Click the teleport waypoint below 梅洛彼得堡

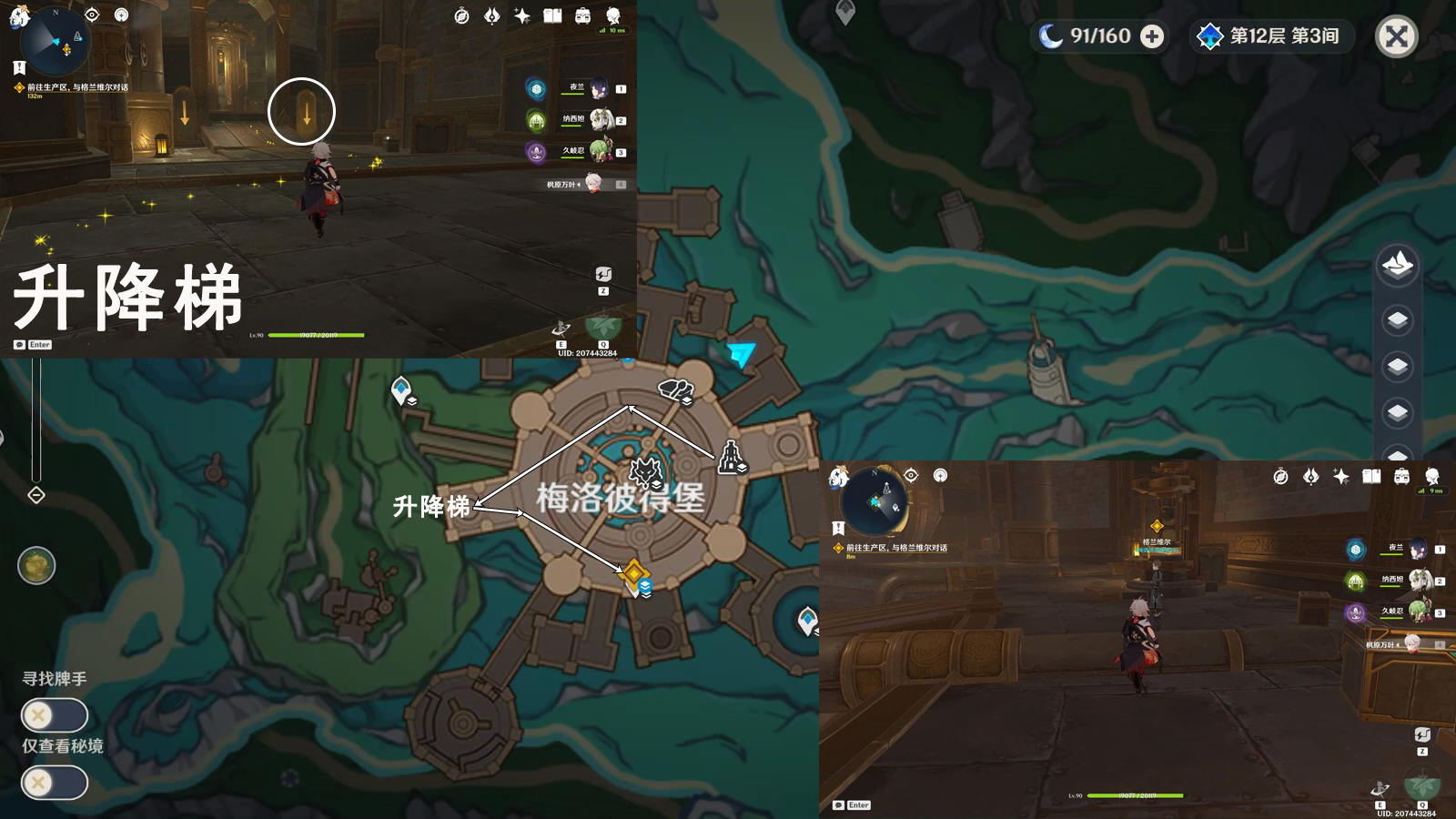pyautogui.click(x=634, y=572)
